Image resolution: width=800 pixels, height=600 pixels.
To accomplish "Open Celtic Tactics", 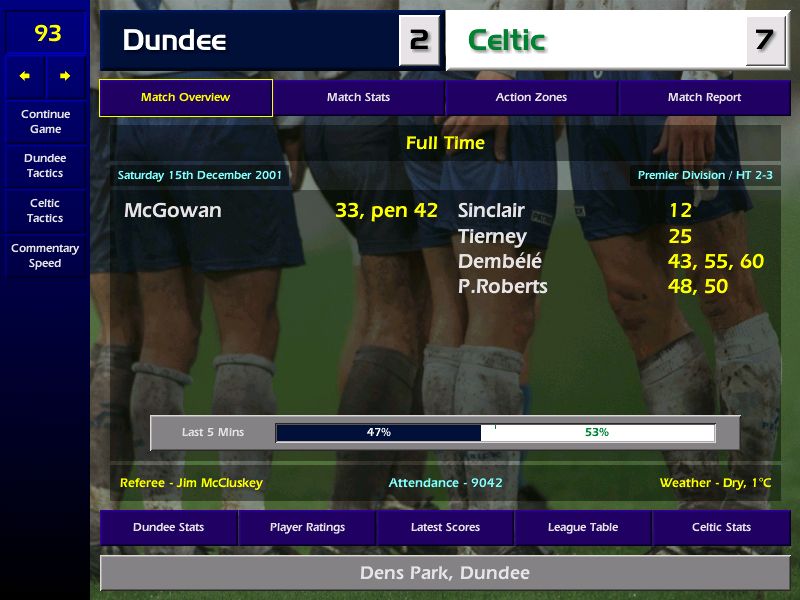I will (45, 210).
